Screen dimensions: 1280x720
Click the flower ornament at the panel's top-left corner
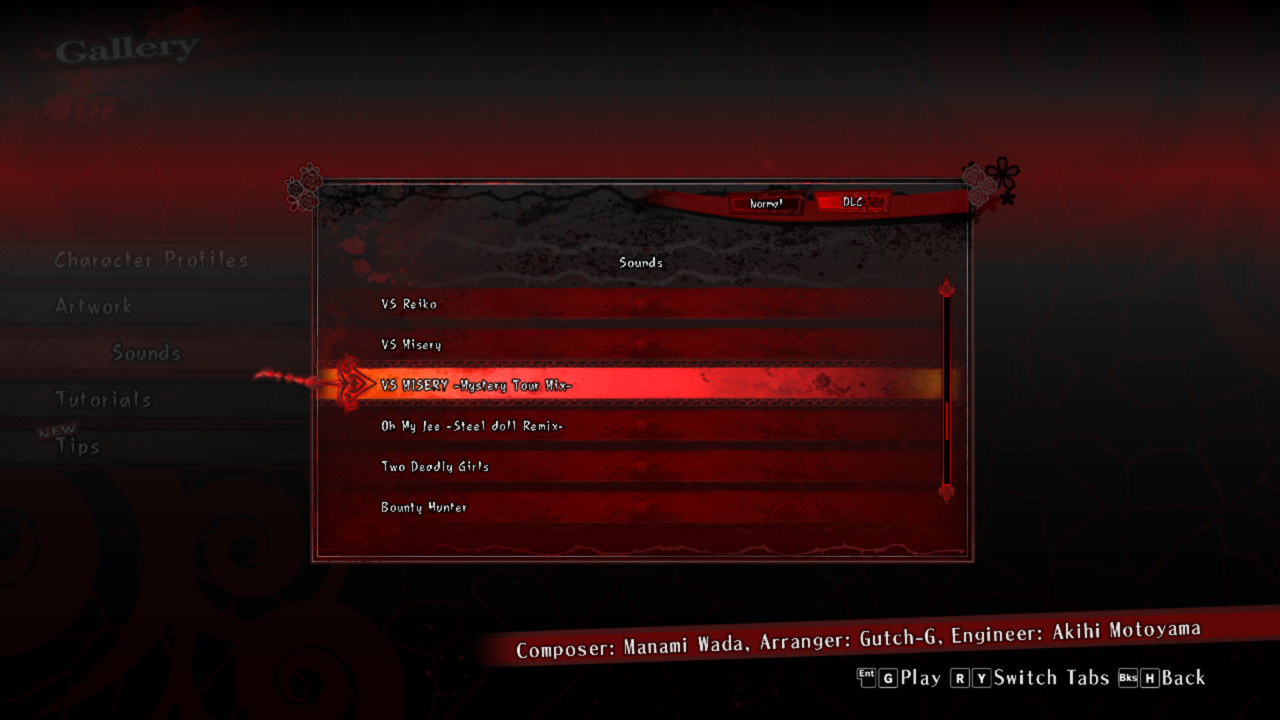(303, 186)
